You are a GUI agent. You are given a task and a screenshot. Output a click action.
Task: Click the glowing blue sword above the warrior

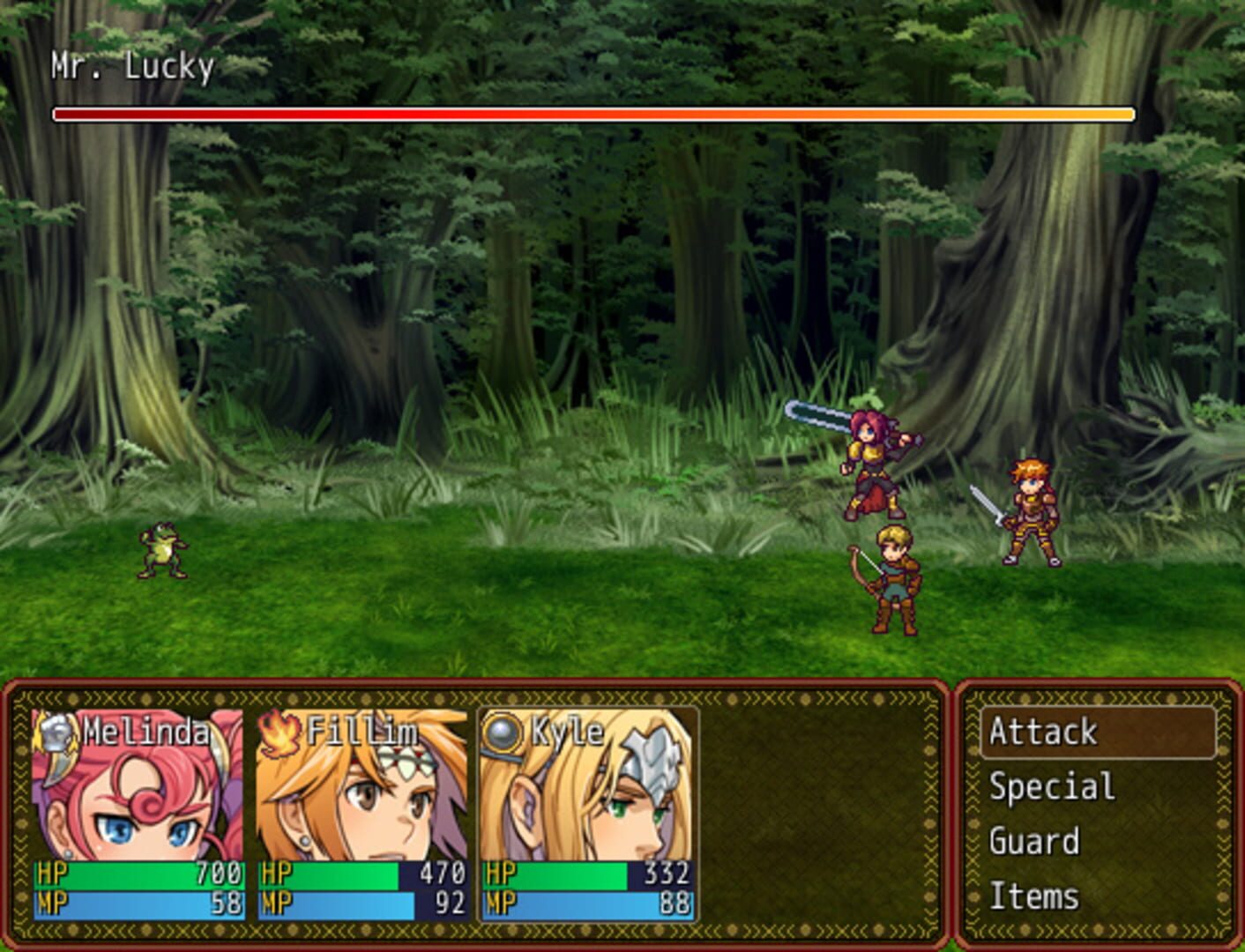click(816, 414)
